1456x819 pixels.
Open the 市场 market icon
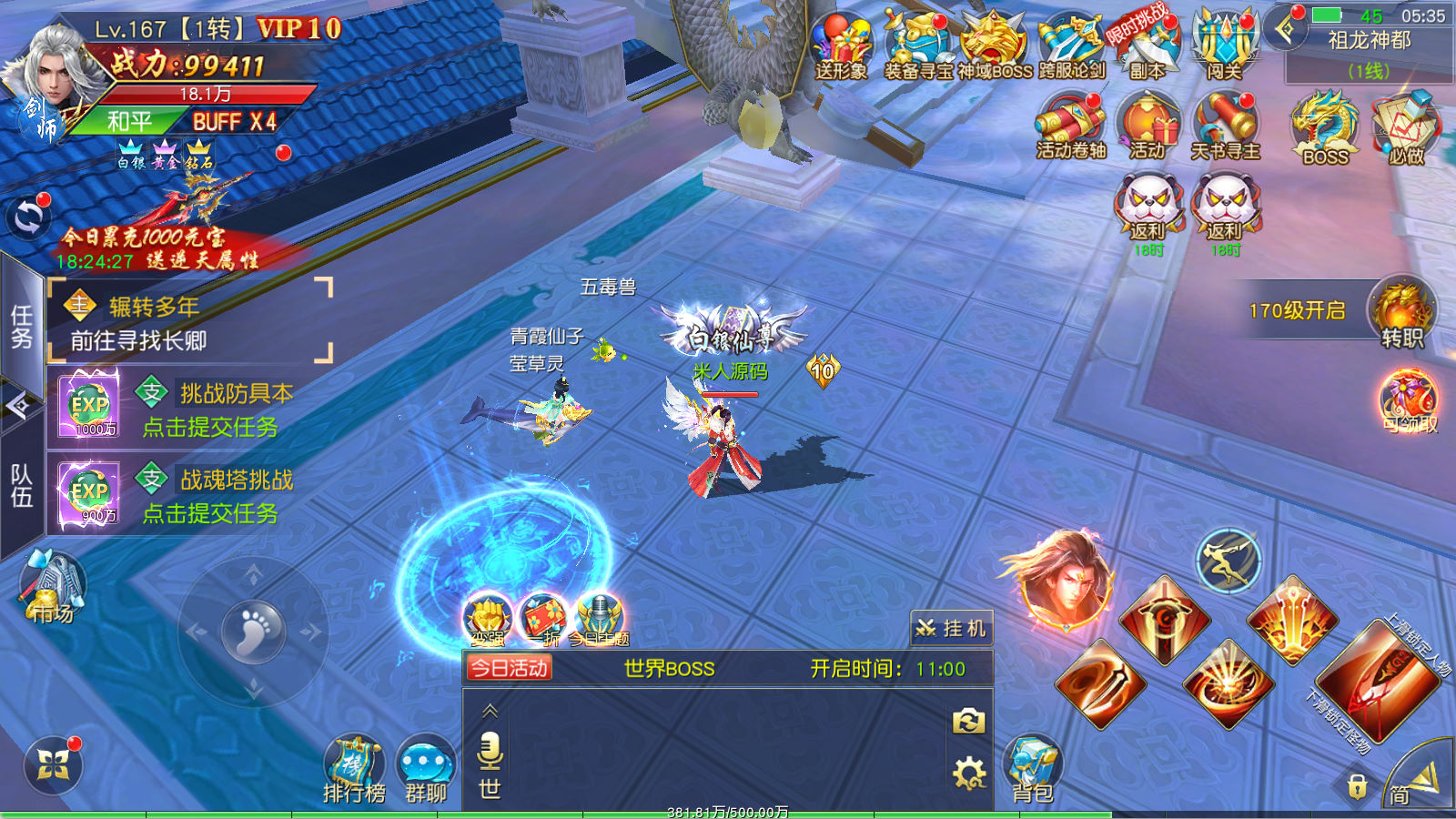[x=52, y=587]
